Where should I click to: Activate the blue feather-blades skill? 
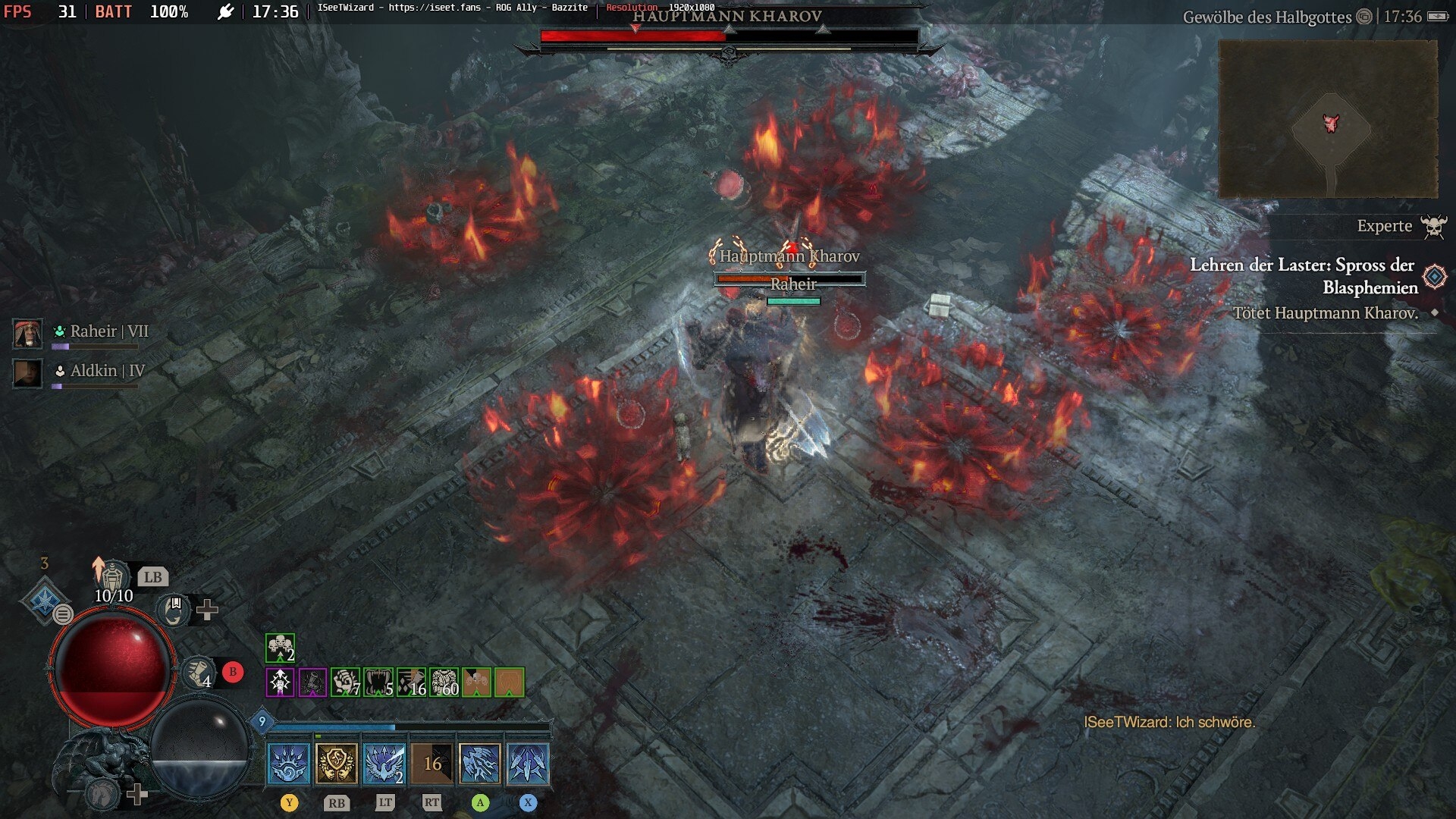(528, 763)
